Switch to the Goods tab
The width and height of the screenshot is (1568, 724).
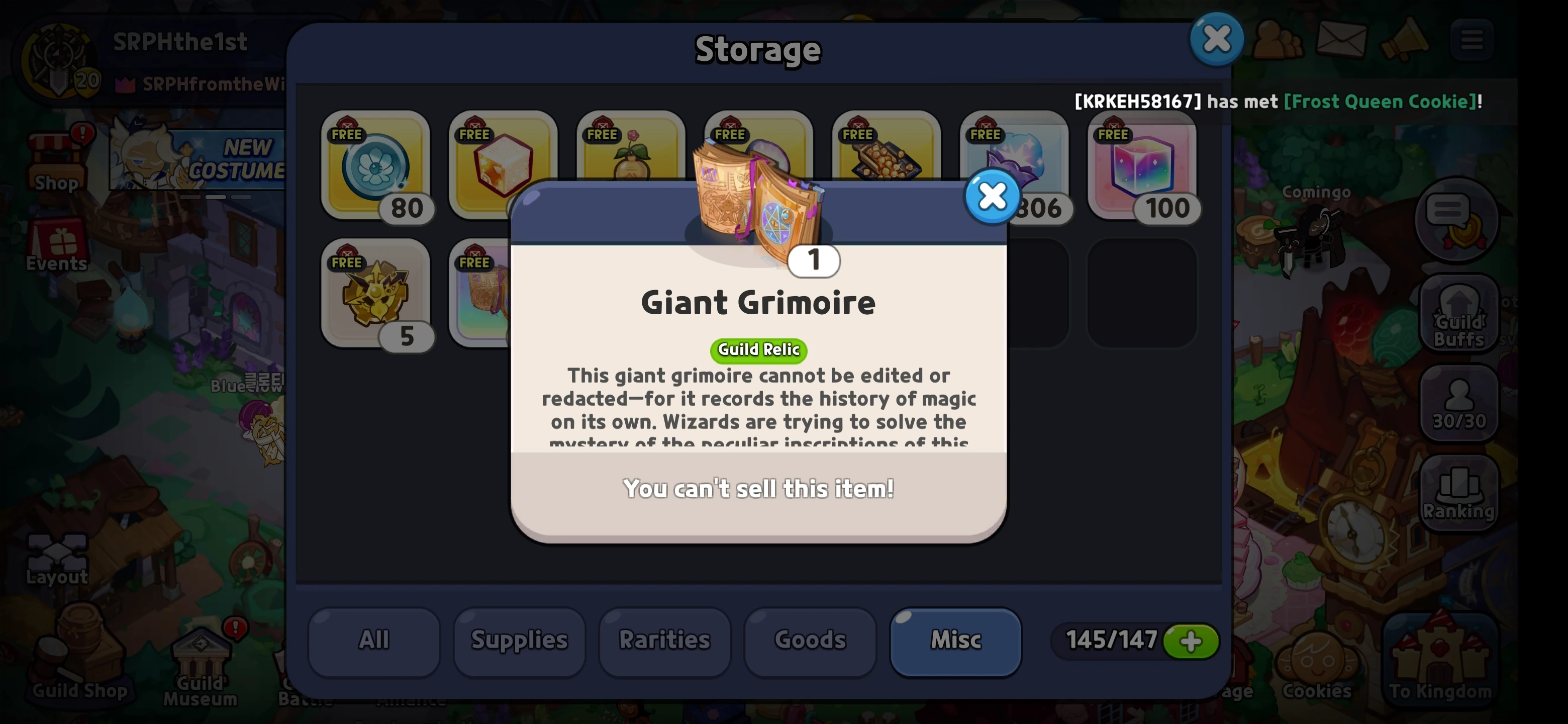tap(810, 640)
